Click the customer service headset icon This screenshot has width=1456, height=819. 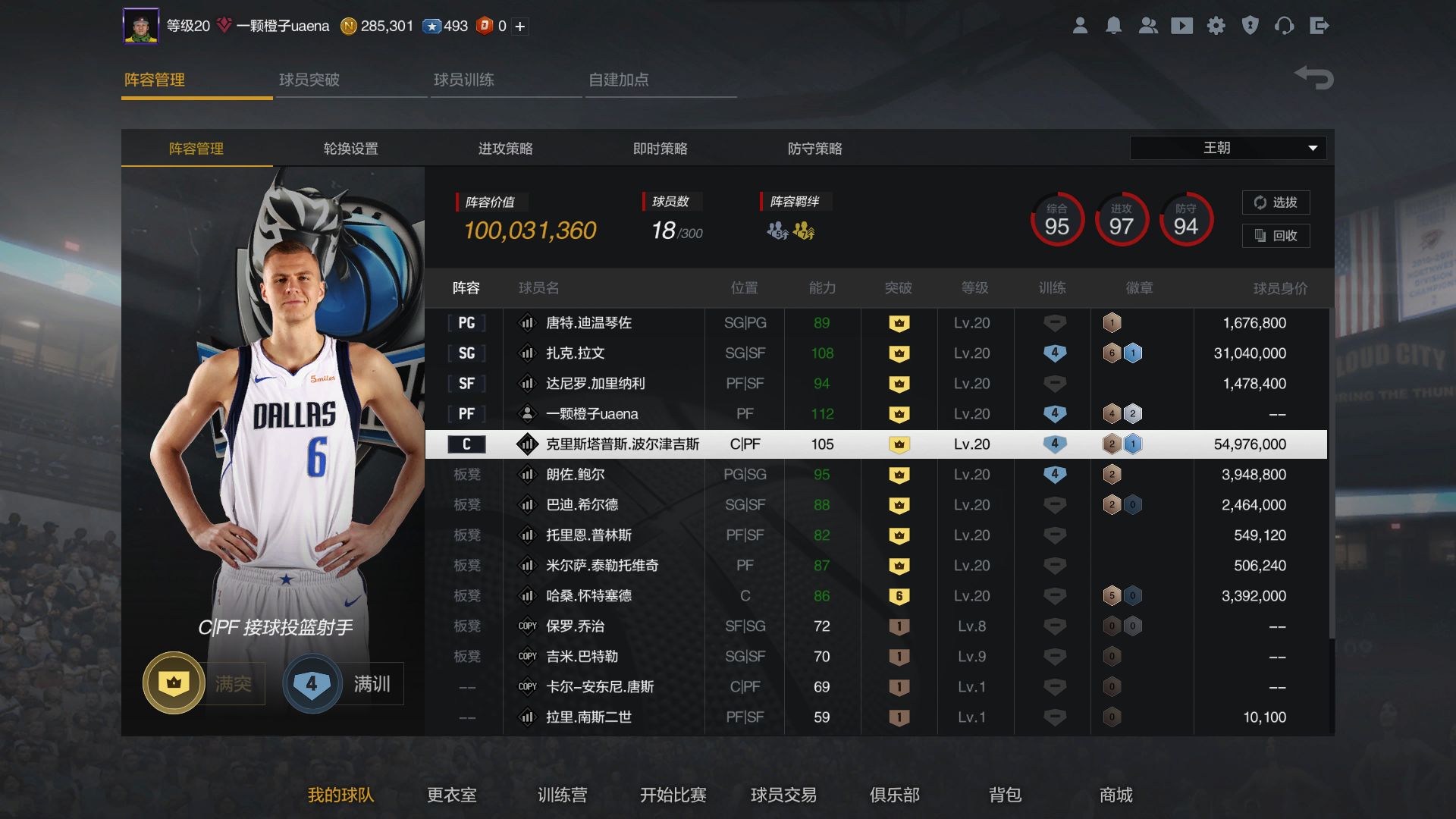[1285, 25]
